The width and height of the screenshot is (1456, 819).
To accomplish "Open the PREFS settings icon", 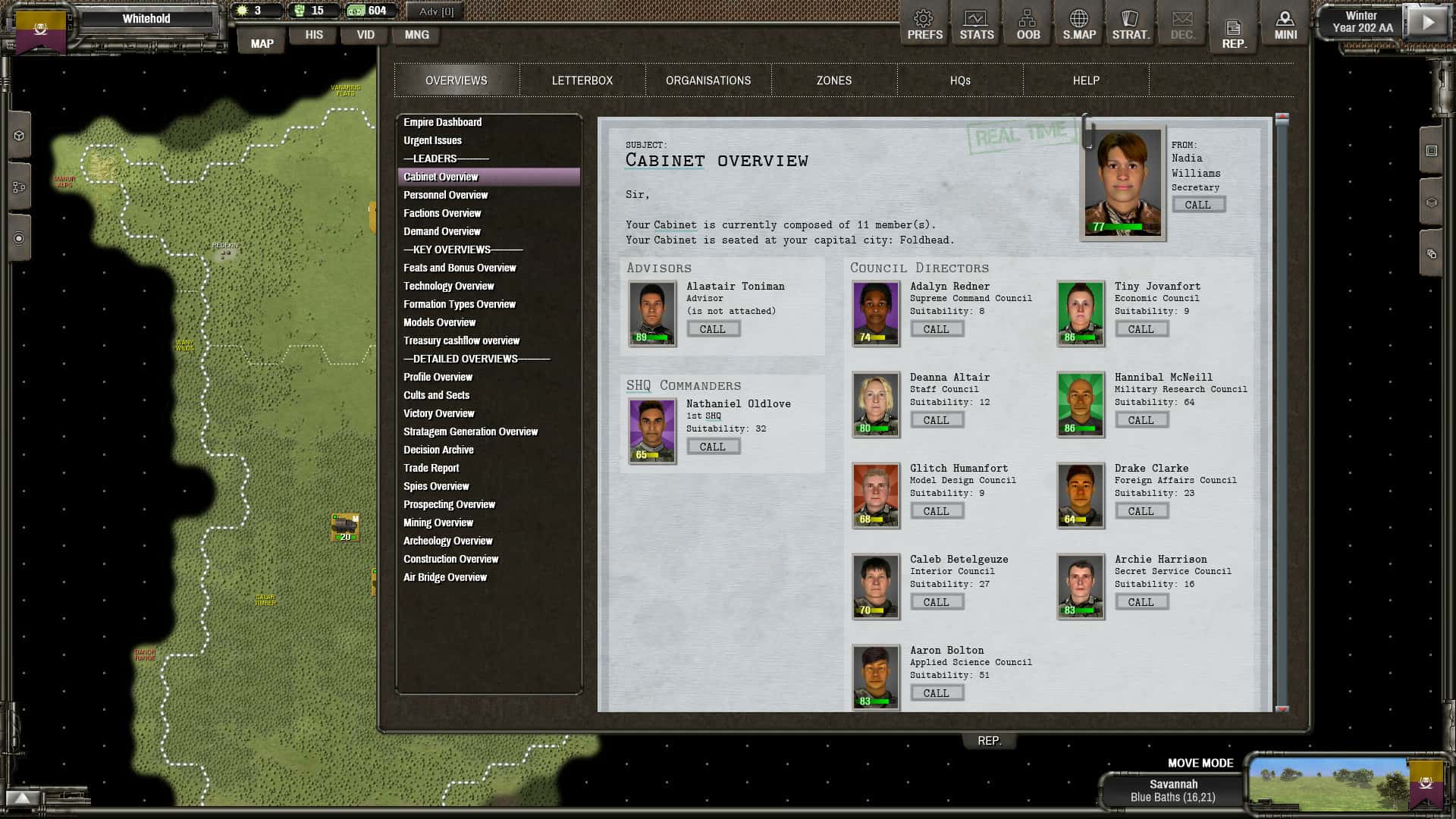I will coord(924,23).
